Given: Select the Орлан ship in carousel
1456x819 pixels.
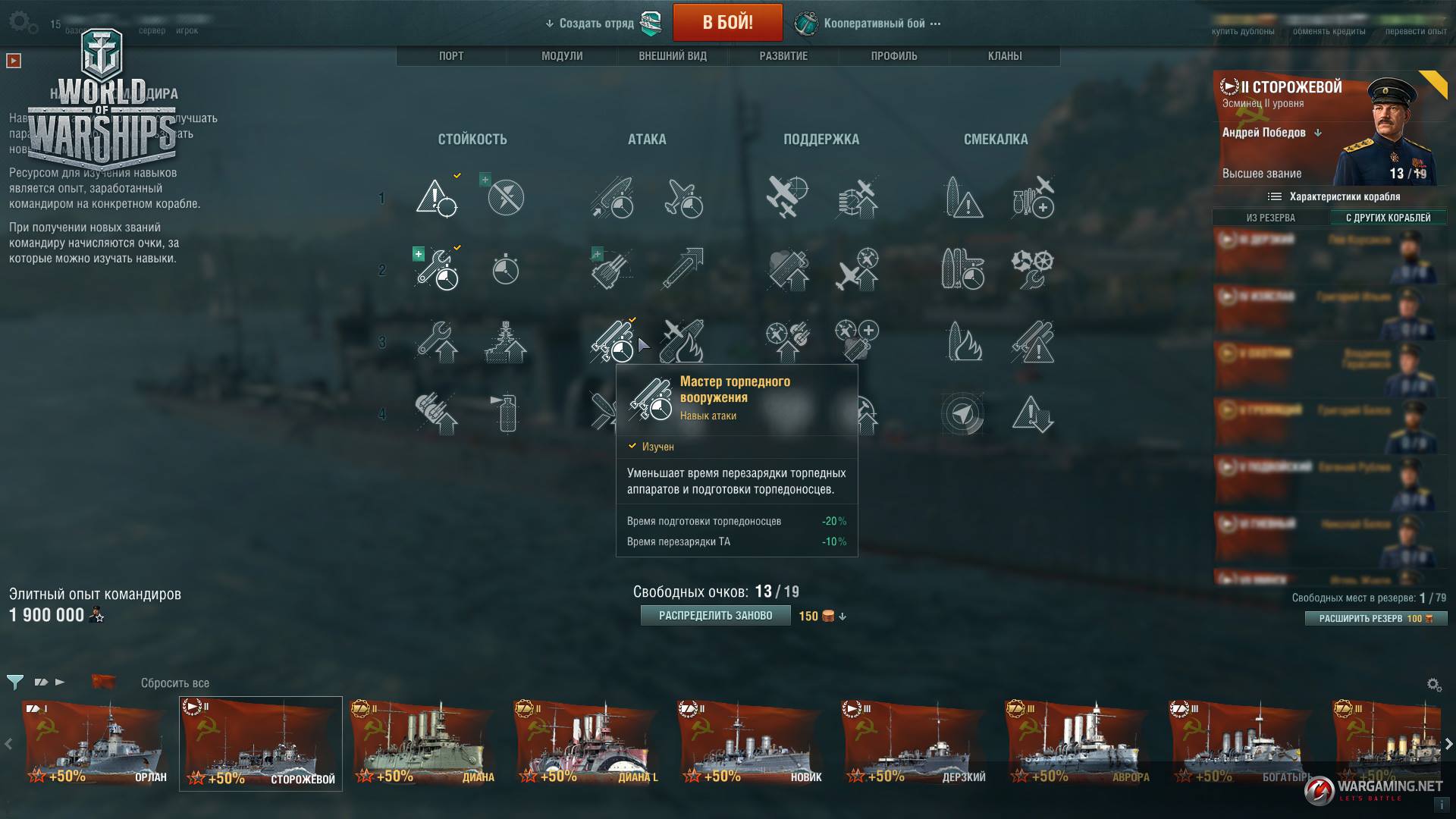Looking at the screenshot, I should pos(96,744).
